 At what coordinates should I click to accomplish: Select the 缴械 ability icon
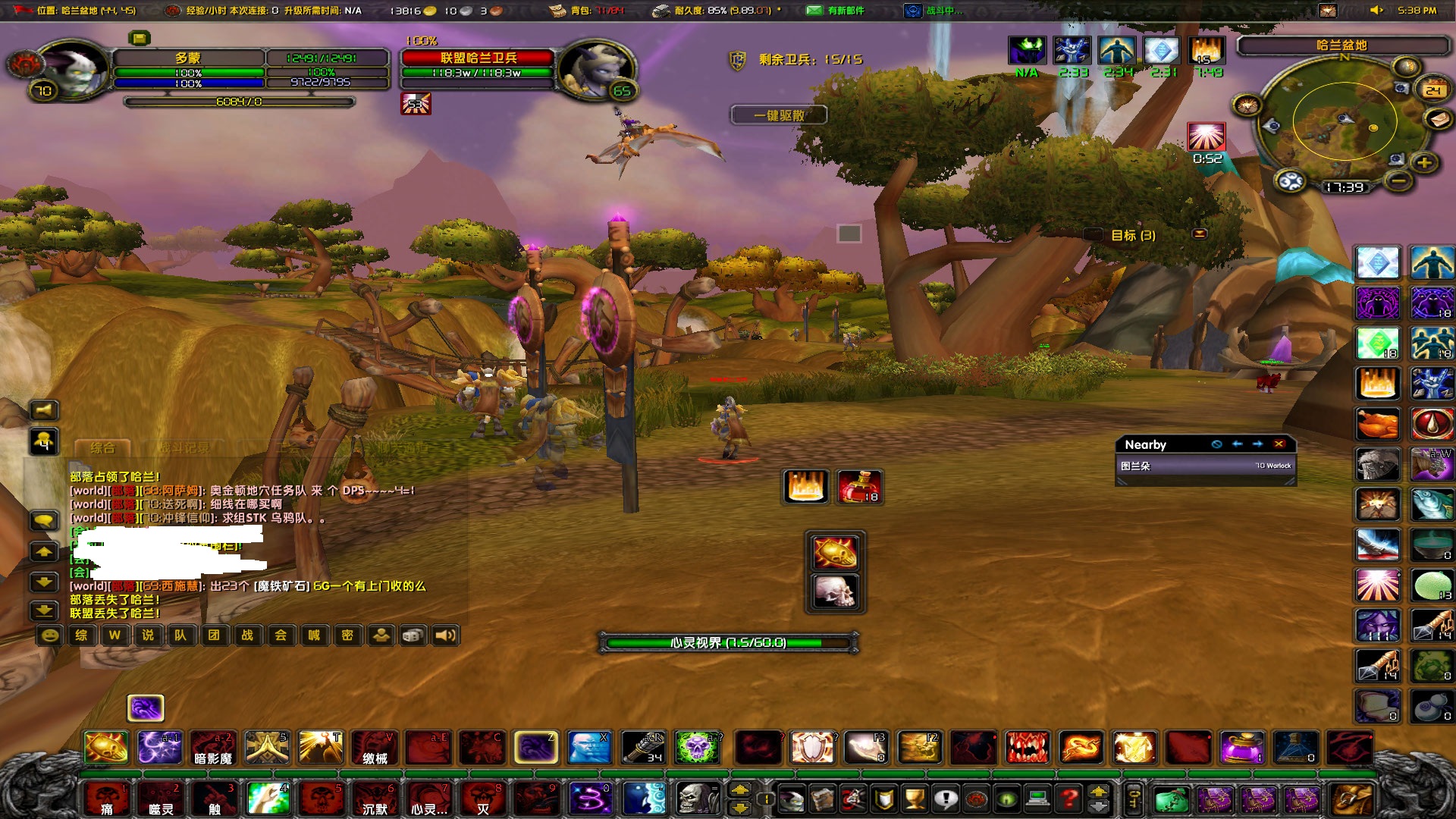pyautogui.click(x=375, y=748)
